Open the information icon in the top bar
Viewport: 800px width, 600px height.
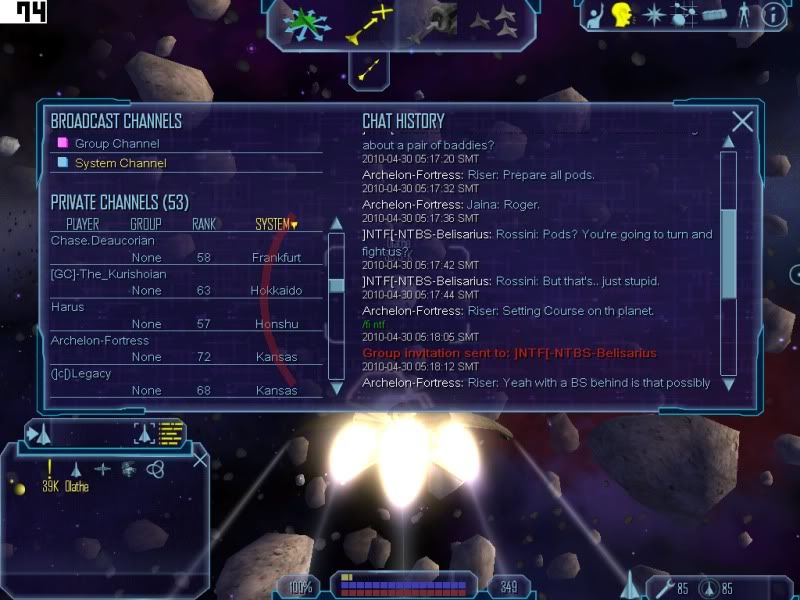773,15
